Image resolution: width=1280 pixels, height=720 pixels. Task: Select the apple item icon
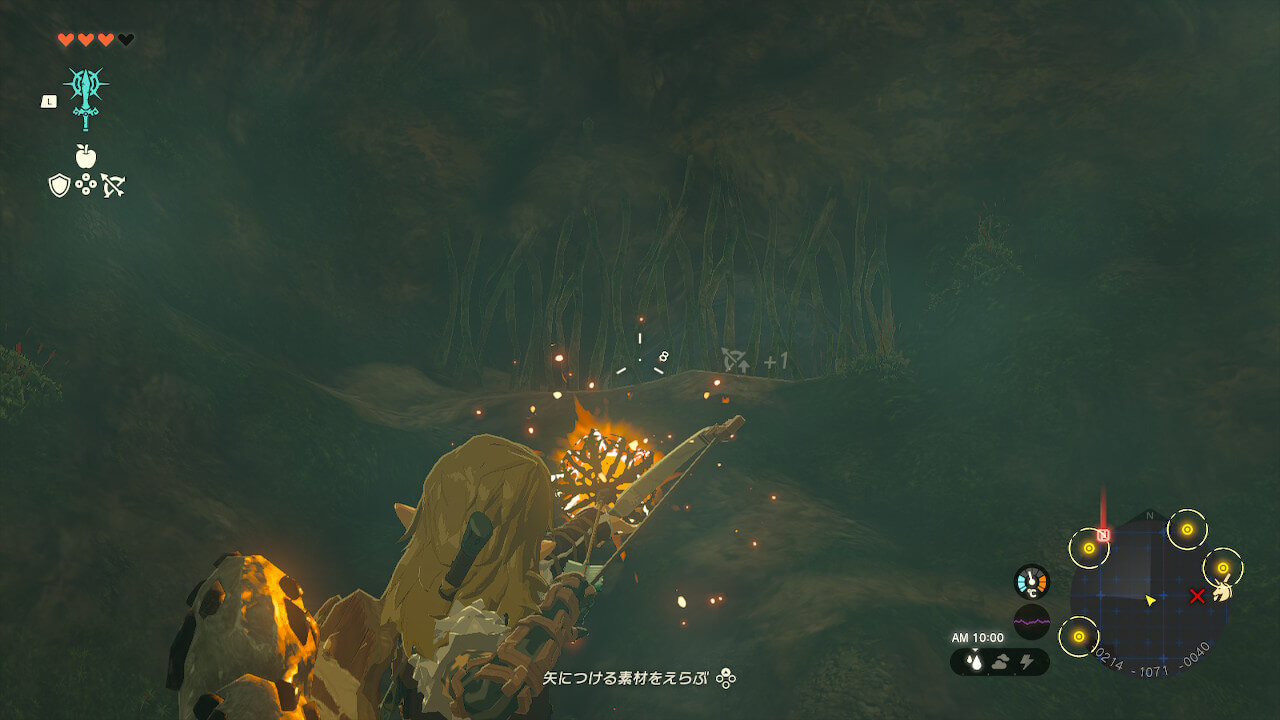click(86, 156)
